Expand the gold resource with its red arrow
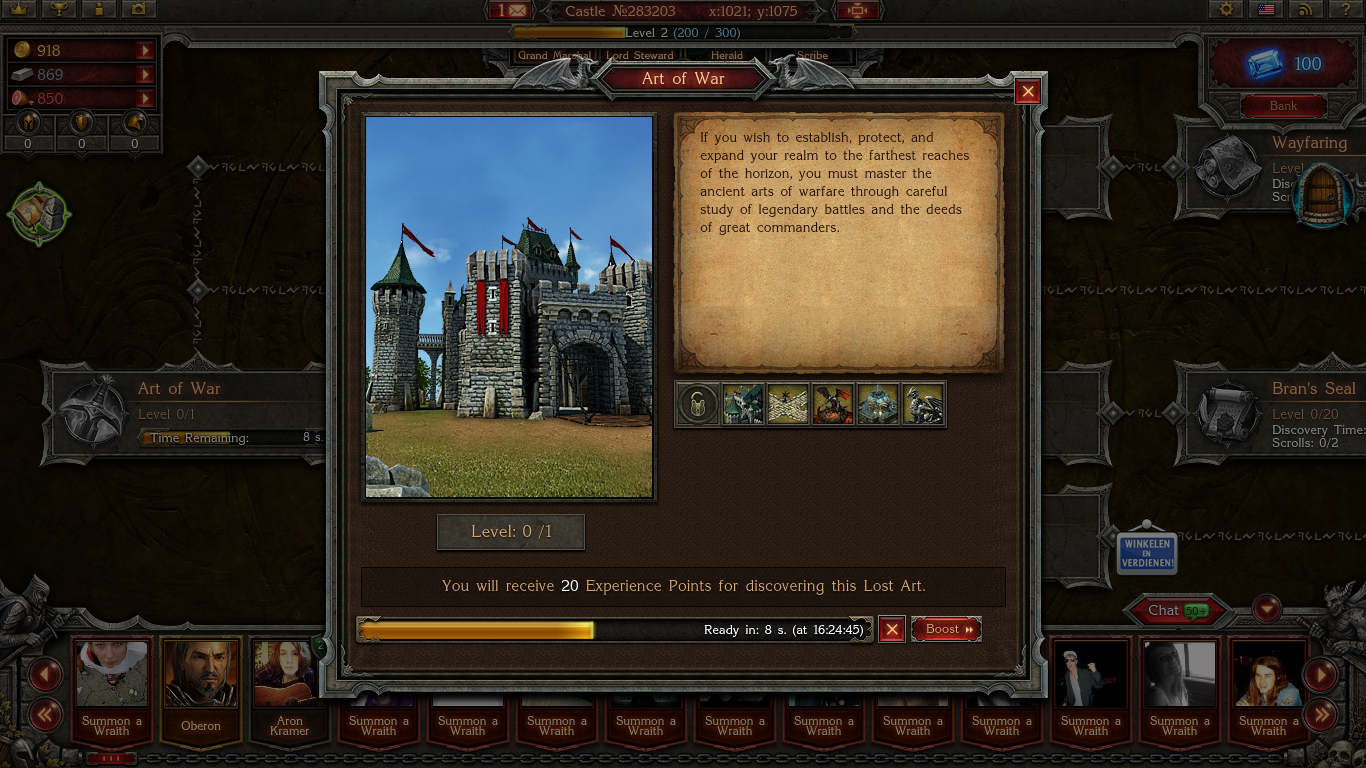 148,49
